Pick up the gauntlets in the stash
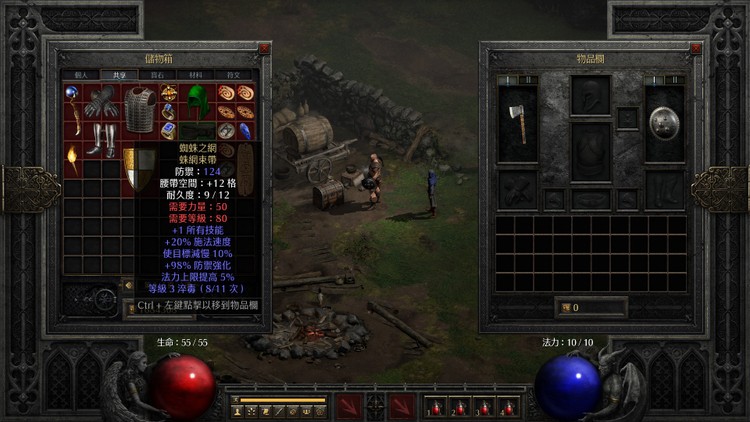750x422 pixels. point(101,102)
